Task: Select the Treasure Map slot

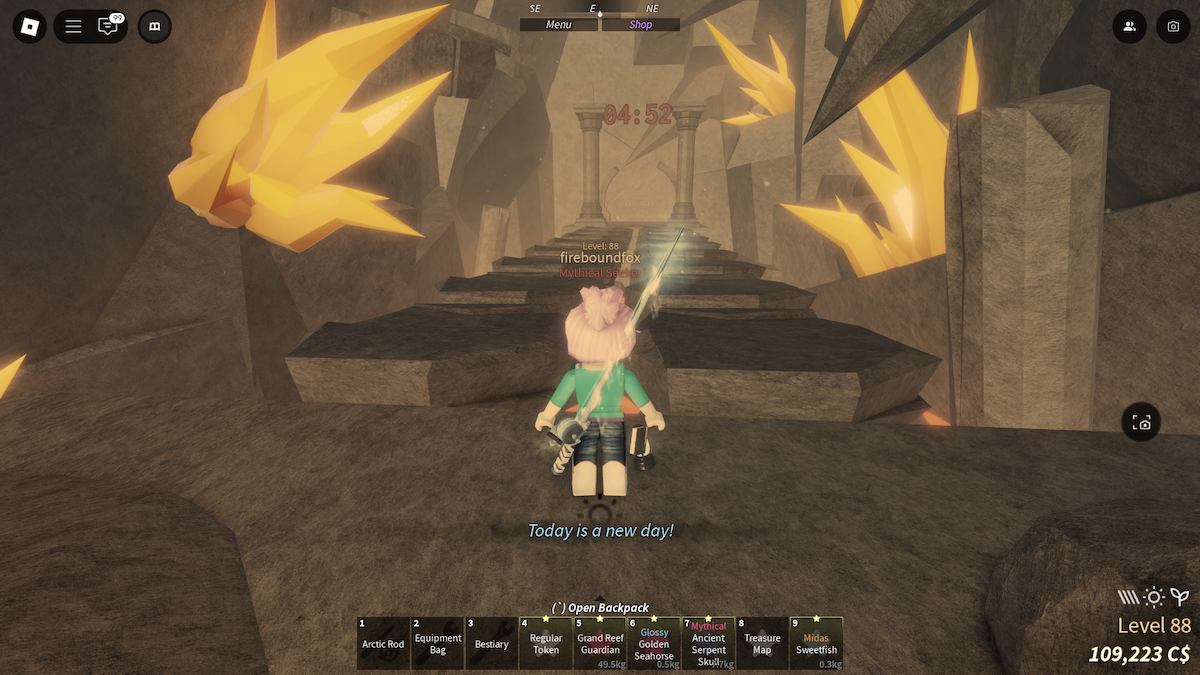Action: (x=762, y=643)
